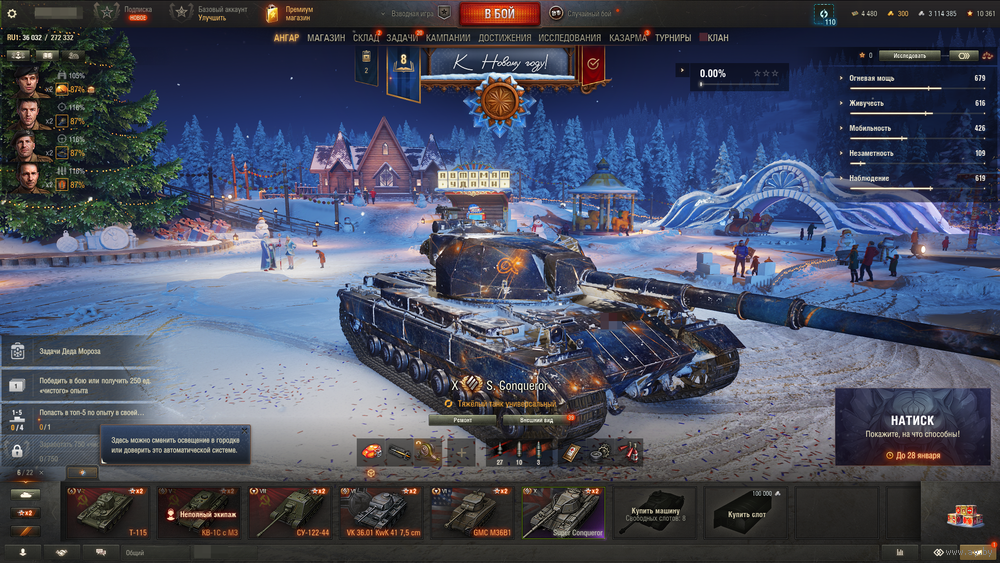Viewport: 1000px width, 563px height.
Task: Go to the ЗАДАЧИ tab
Action: (402, 38)
